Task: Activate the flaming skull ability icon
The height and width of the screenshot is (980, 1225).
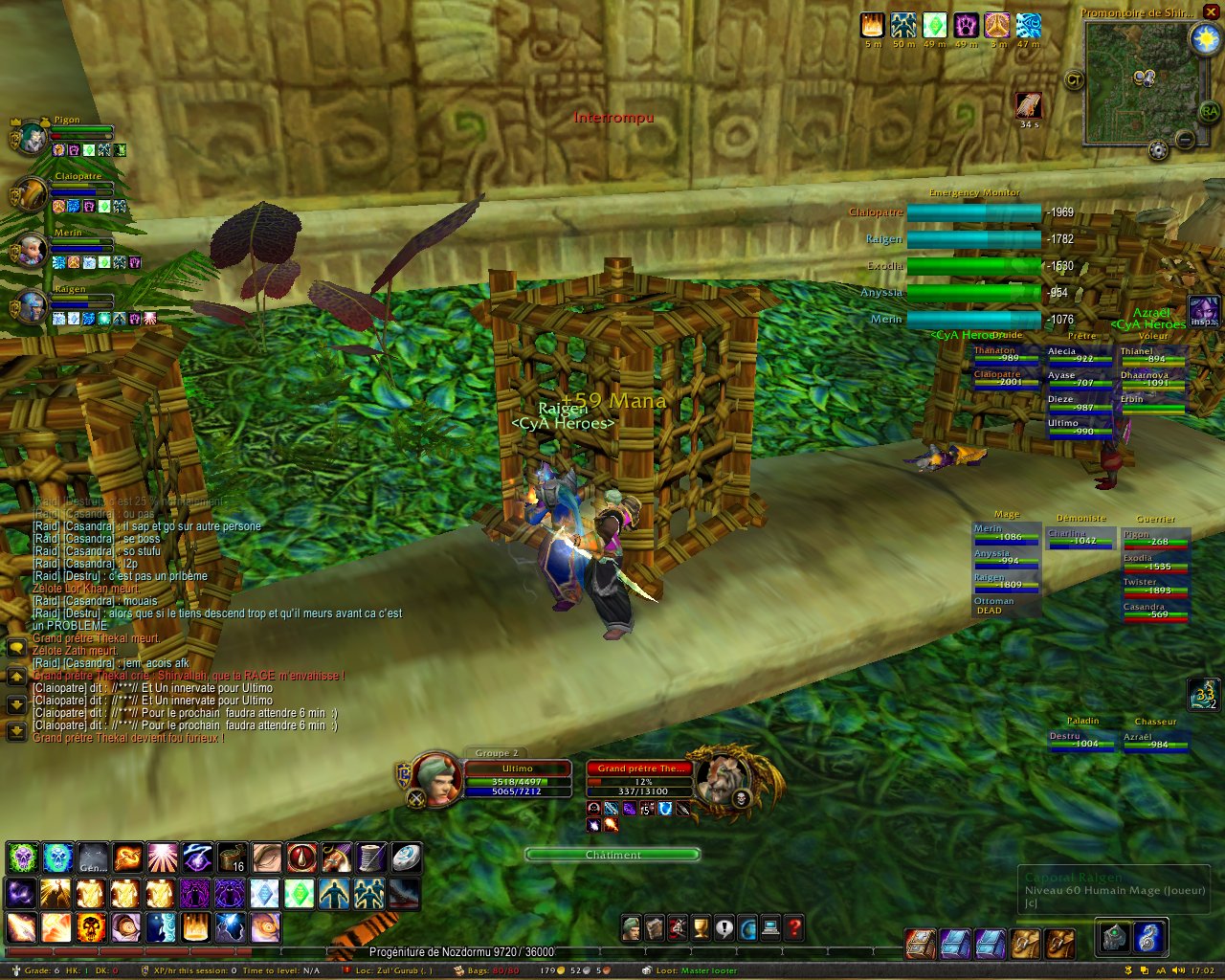Action: [91, 926]
